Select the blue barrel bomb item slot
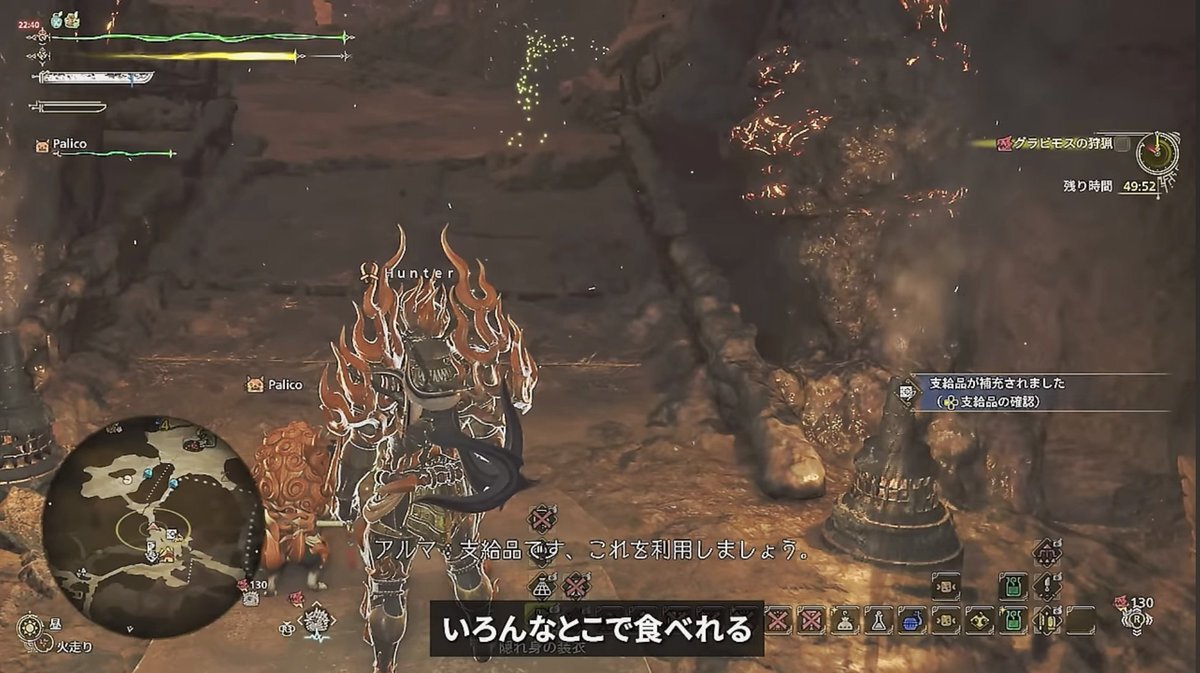The width and height of the screenshot is (1200, 673). coord(911,620)
